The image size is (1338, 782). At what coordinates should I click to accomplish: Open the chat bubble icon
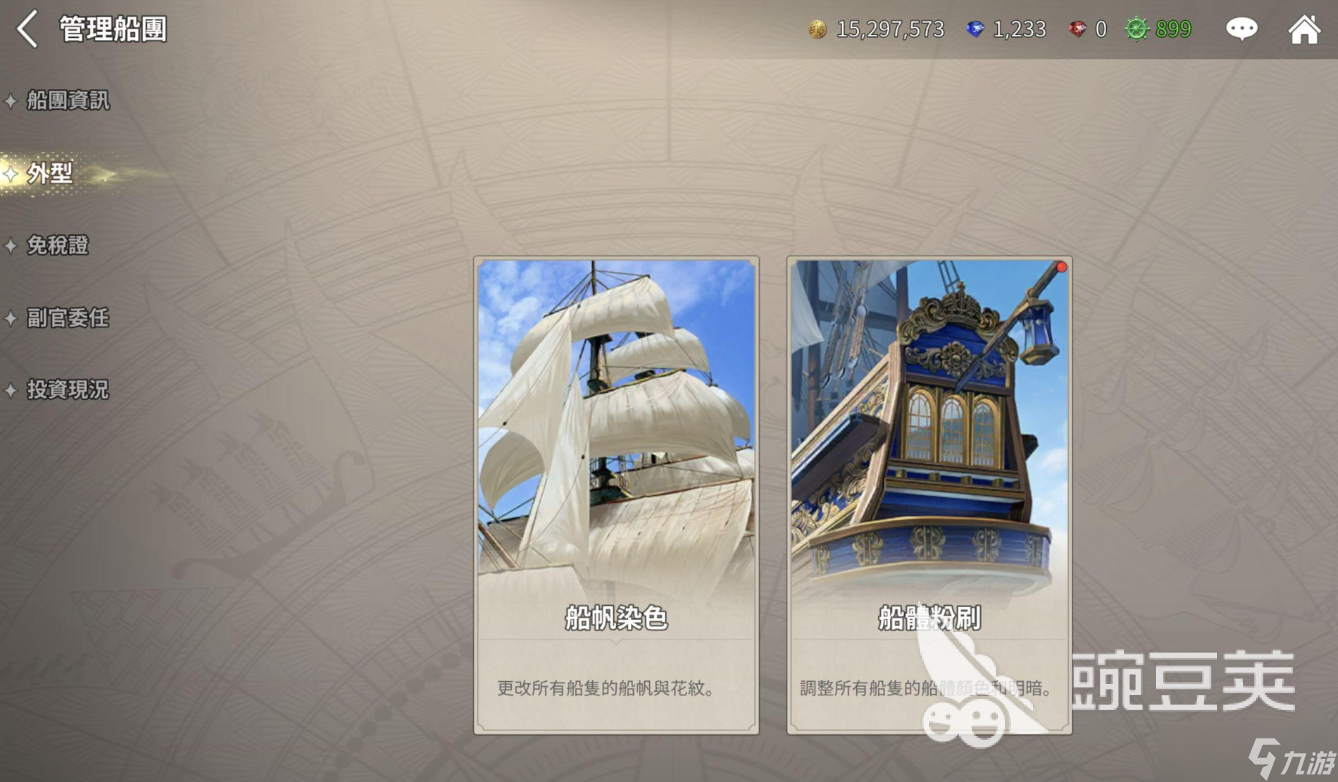pos(1242,29)
